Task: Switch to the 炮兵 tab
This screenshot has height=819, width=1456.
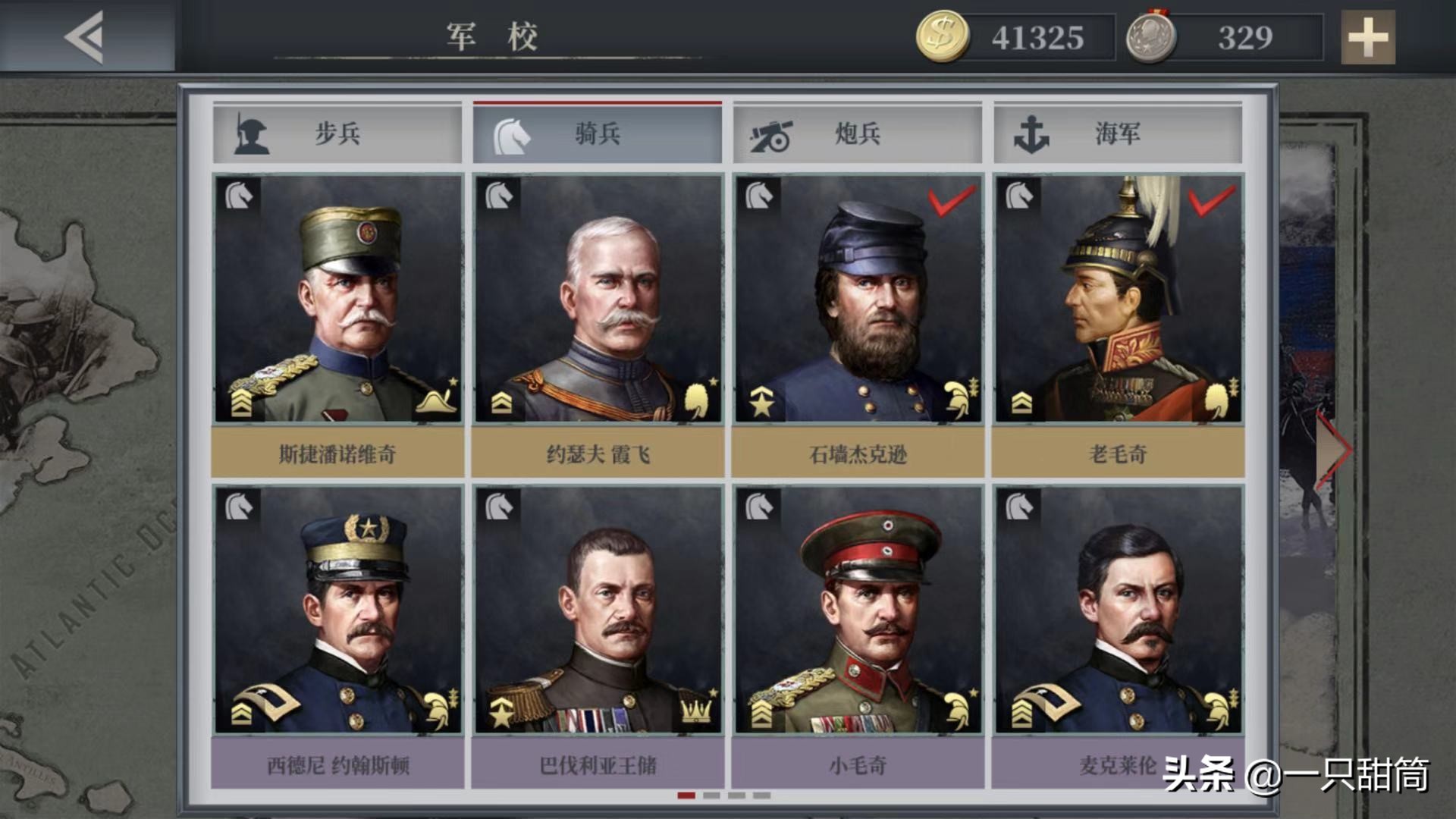Action: (857, 135)
